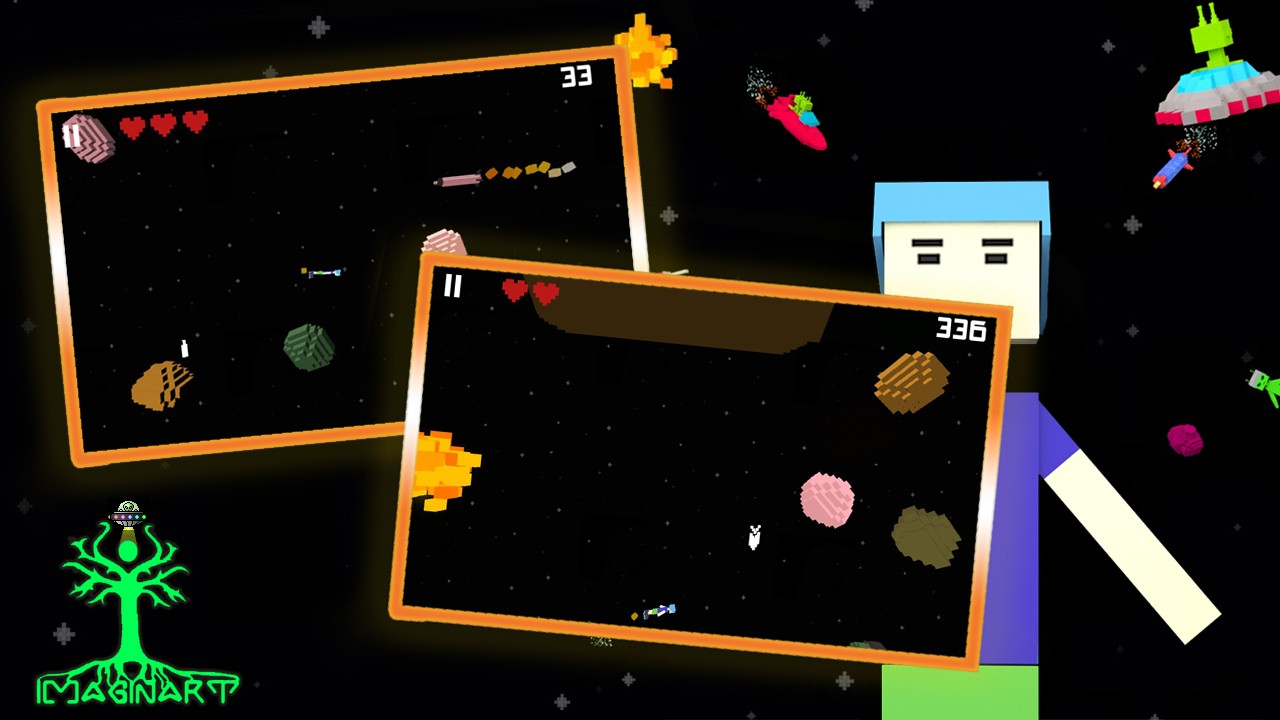Hit the pause icon beside three hearts

[72, 136]
